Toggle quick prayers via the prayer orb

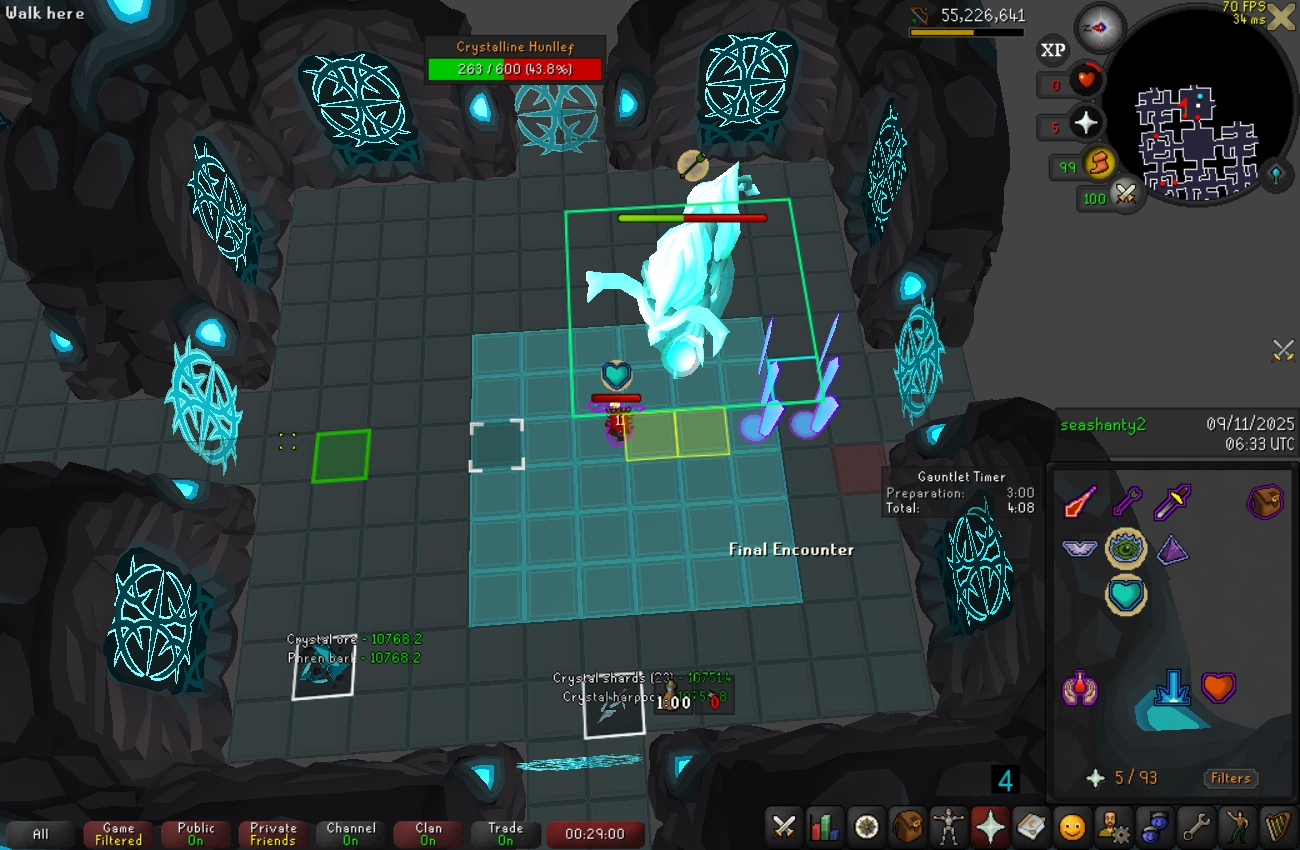coord(1086,123)
